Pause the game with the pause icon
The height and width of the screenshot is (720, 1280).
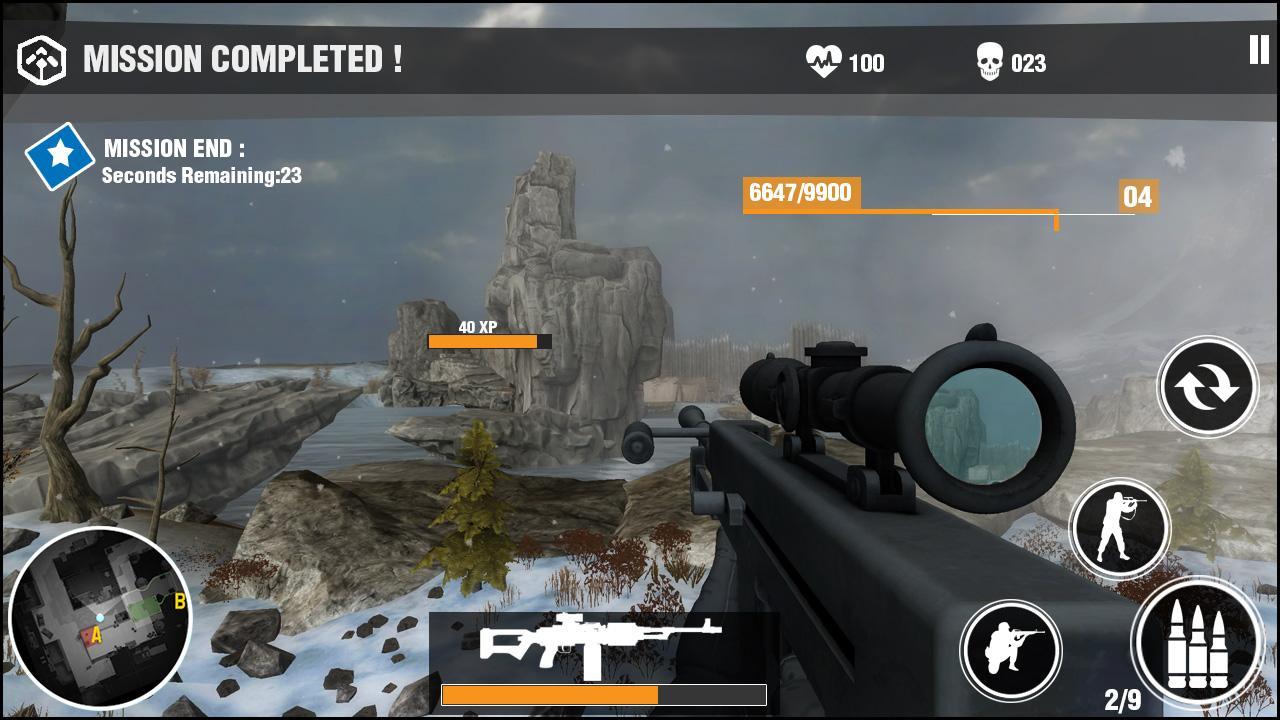[1258, 50]
